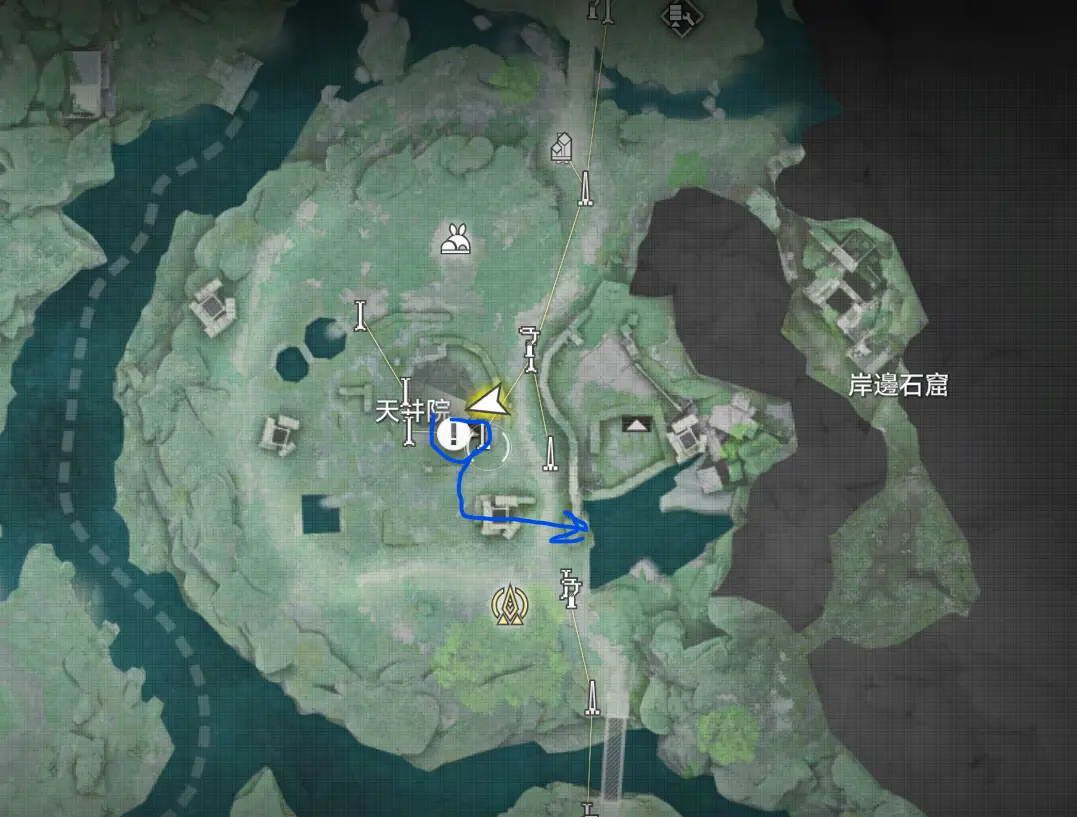
Task: Click the golden teleport point marker
Action: pos(510,602)
